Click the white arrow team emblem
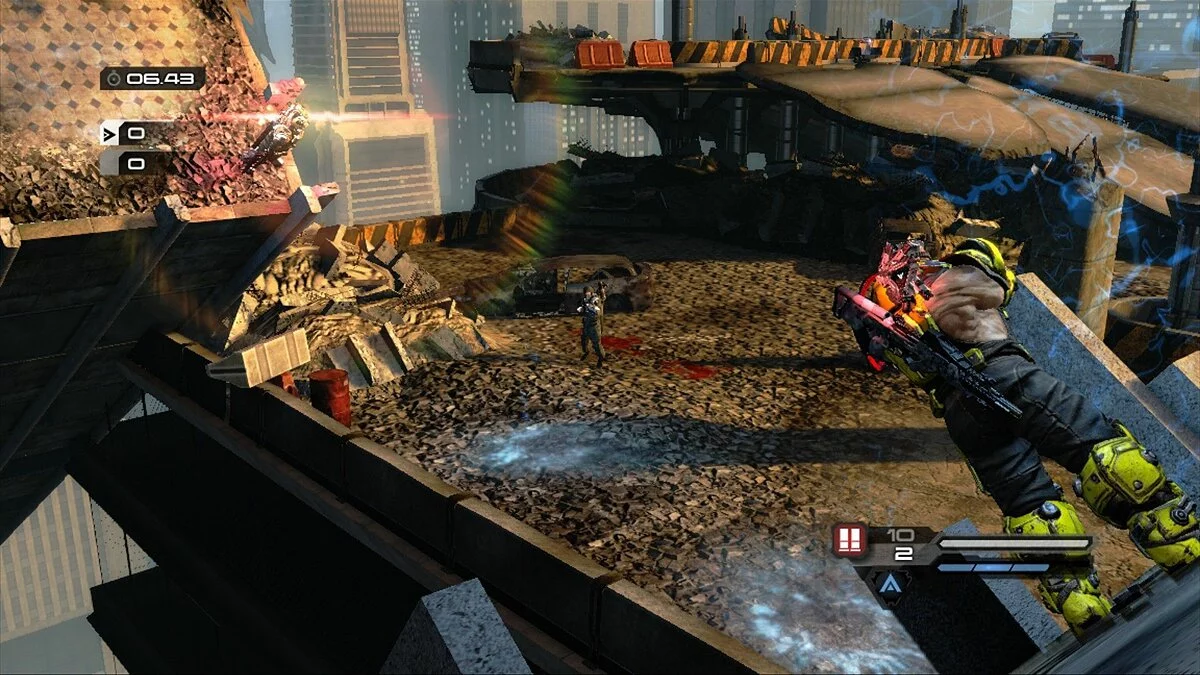 coord(109,133)
